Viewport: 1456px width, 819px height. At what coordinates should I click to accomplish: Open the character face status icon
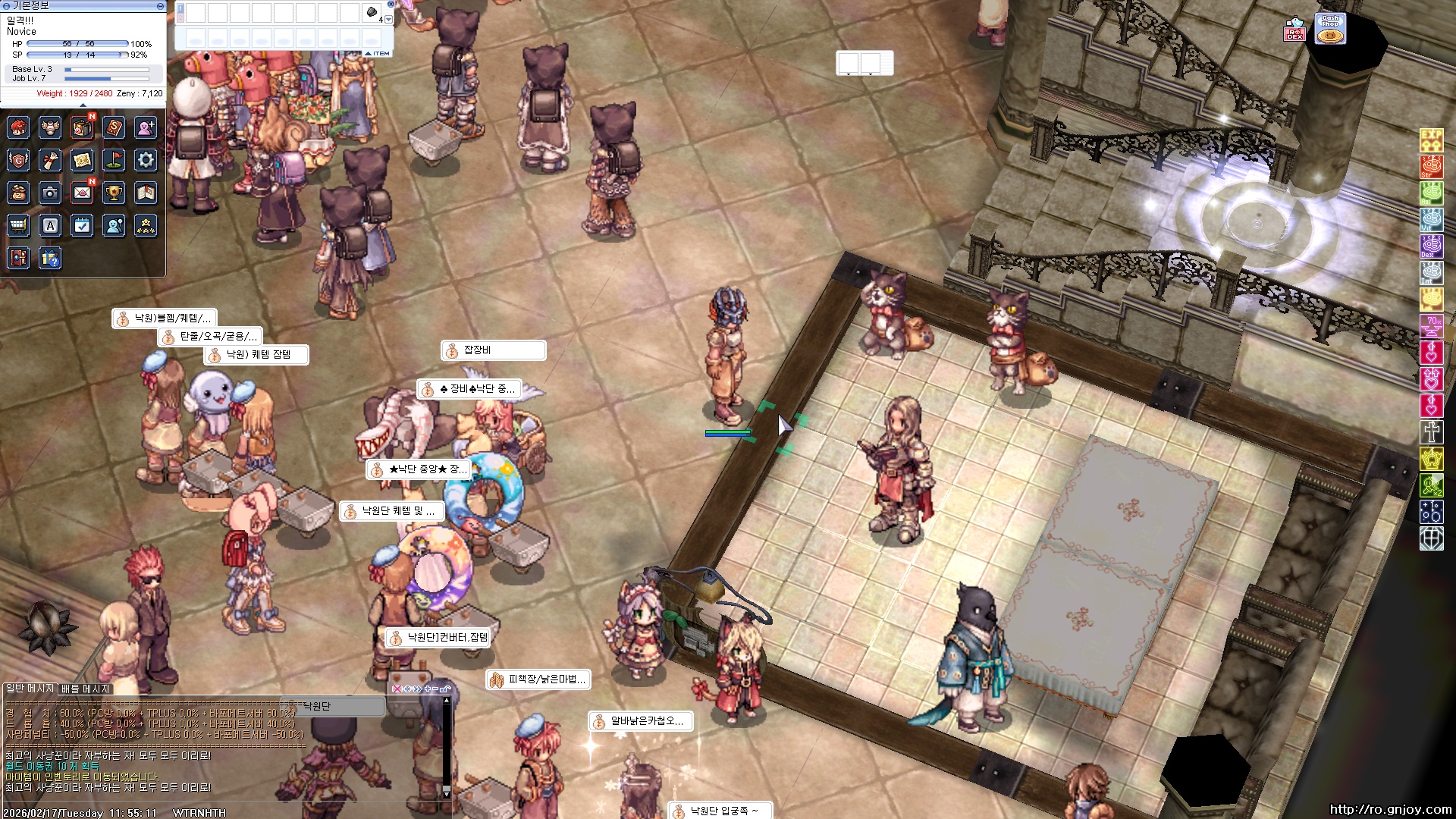[19, 127]
